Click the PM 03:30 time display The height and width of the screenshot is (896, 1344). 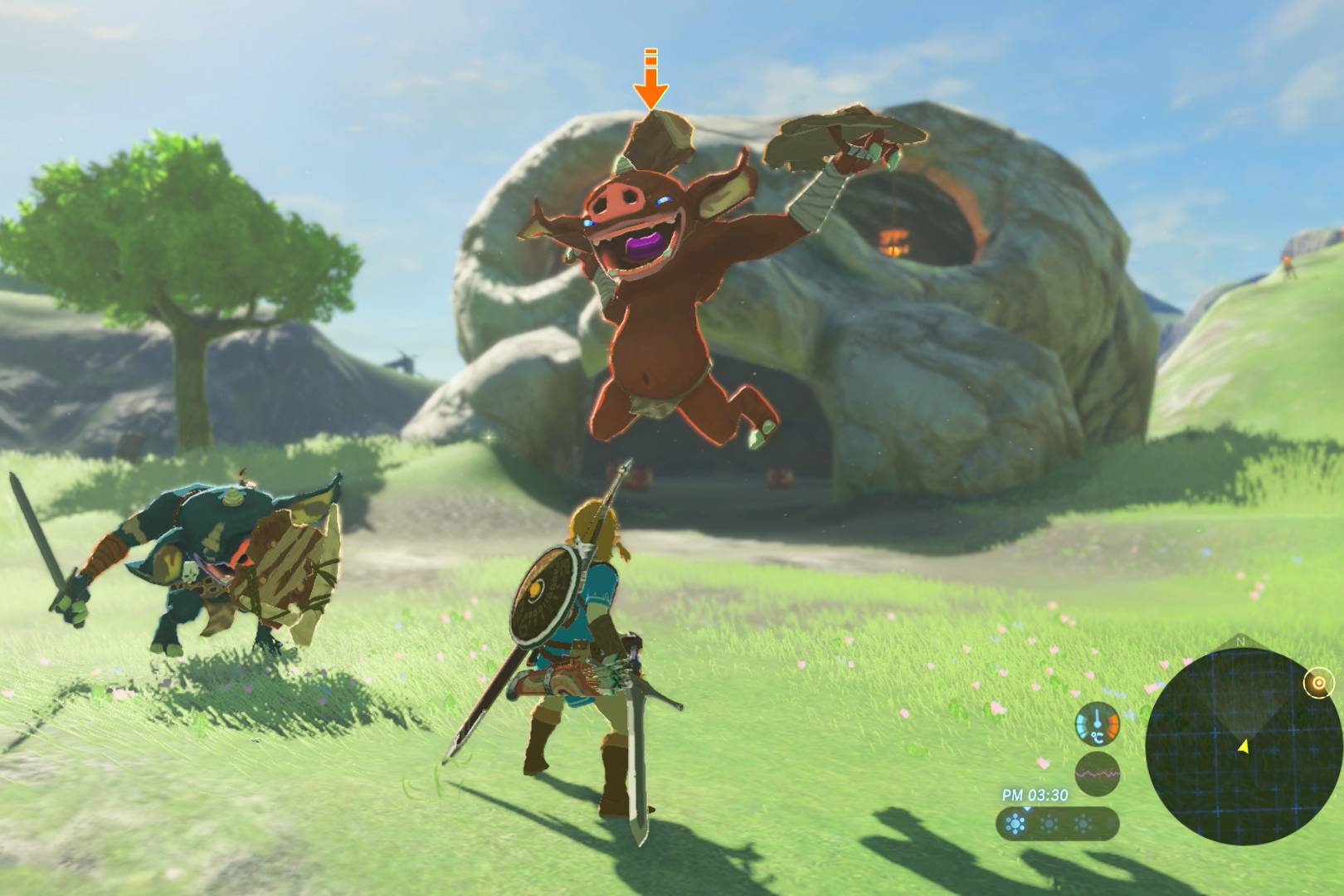[x=1035, y=794]
